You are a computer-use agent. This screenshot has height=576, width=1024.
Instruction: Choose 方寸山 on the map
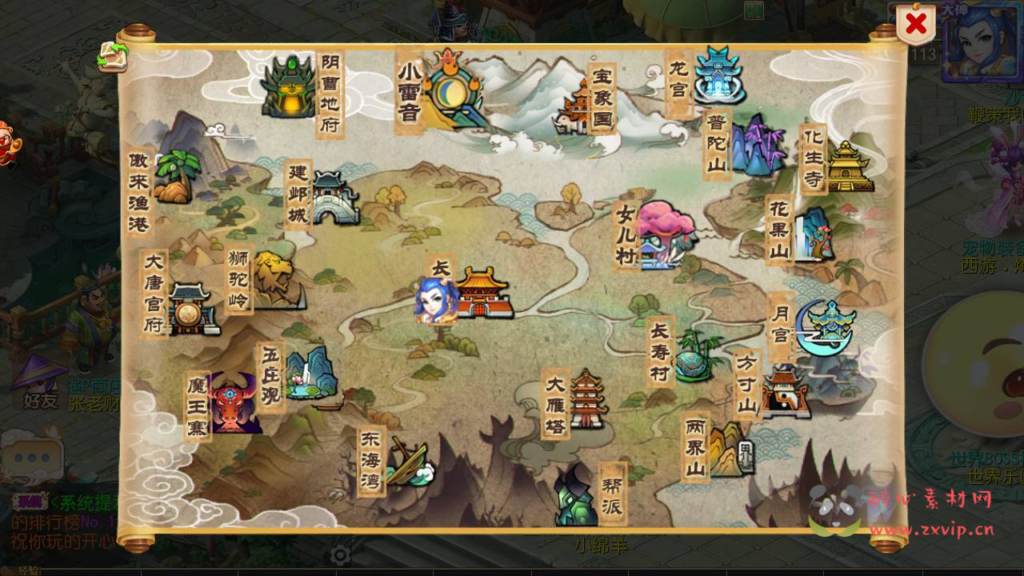pyautogui.click(x=784, y=390)
